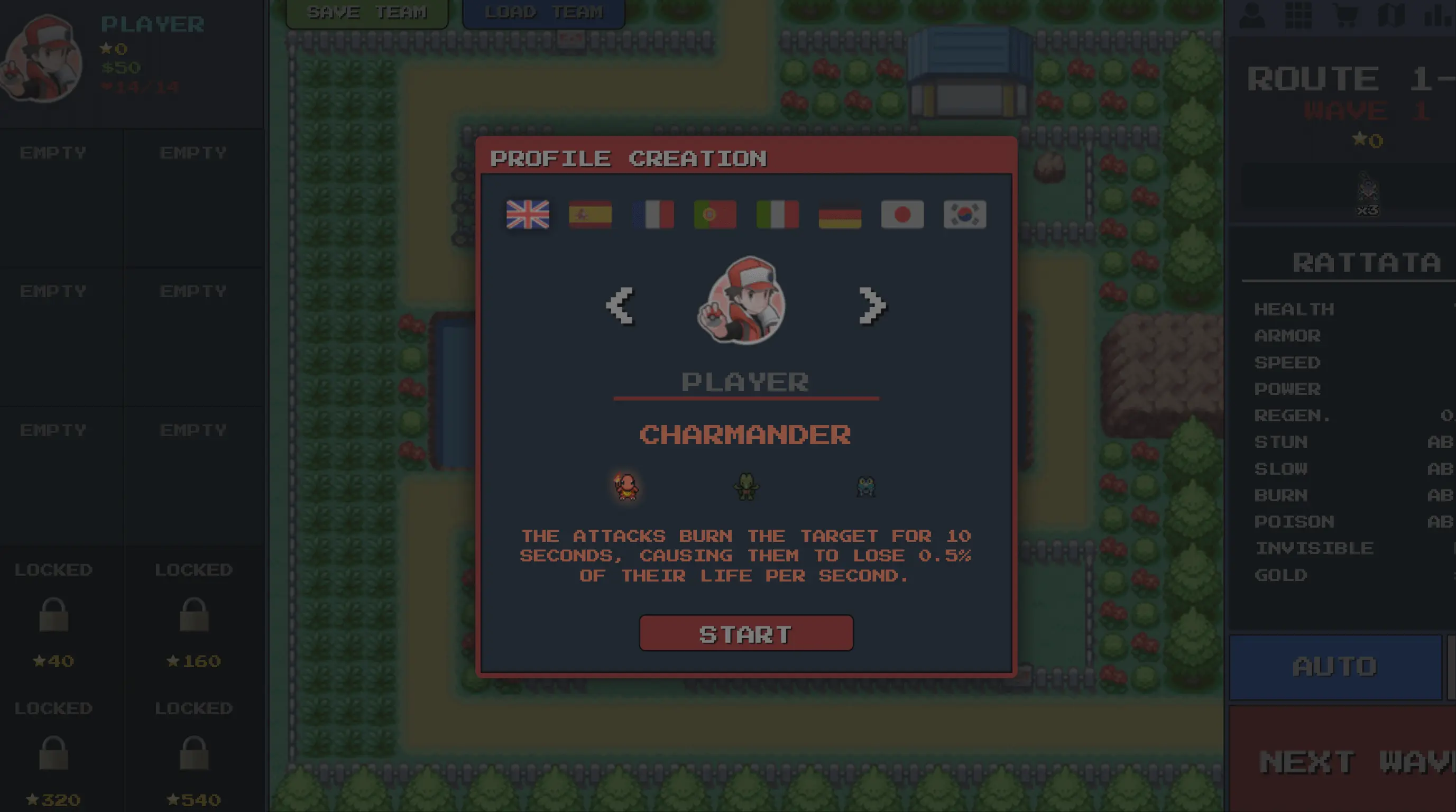The height and width of the screenshot is (812, 1456).
Task: Switch language to the French flag
Action: pyautogui.click(x=653, y=215)
